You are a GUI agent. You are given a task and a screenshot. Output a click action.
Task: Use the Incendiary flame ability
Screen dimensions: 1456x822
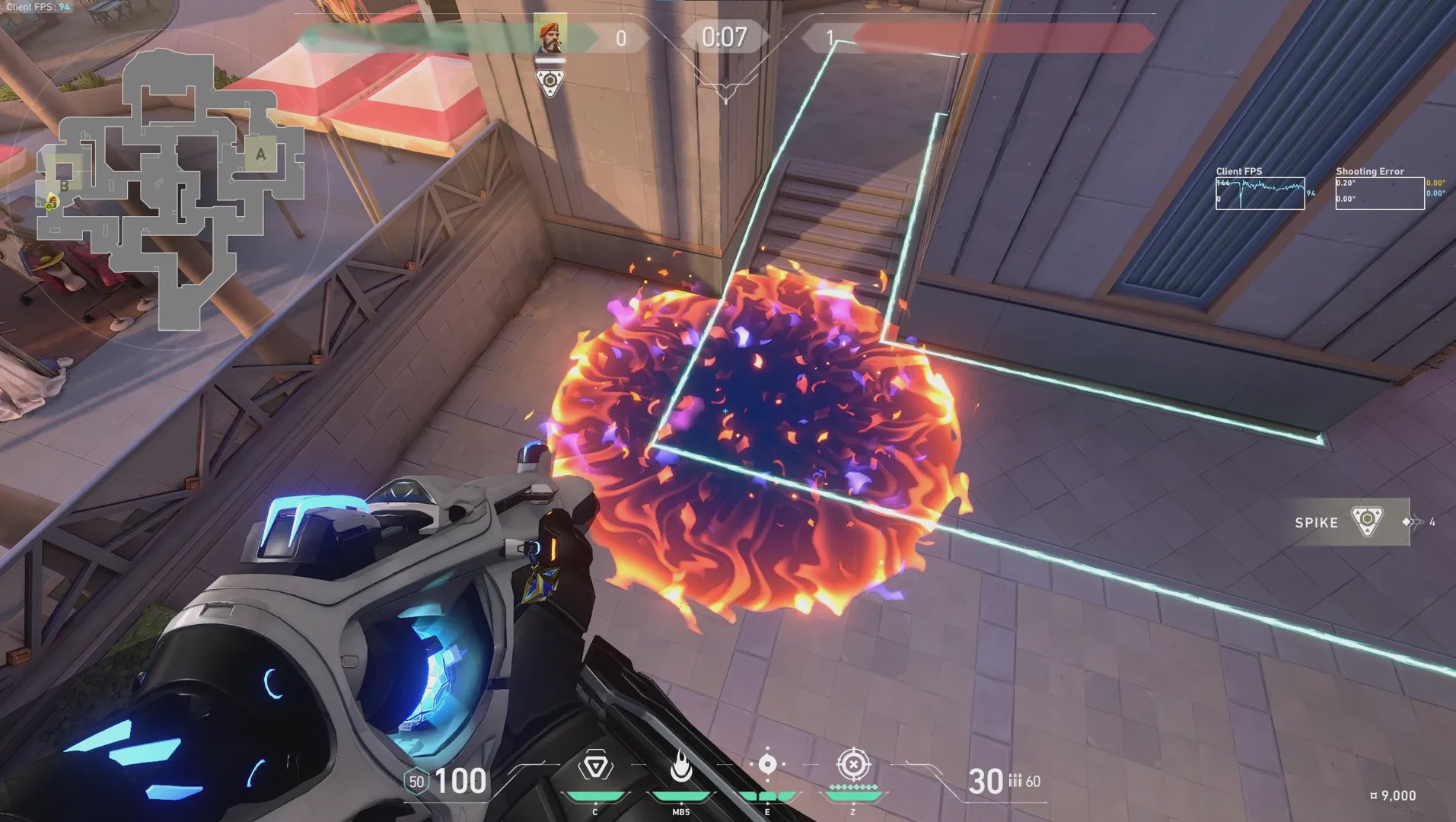[681, 766]
